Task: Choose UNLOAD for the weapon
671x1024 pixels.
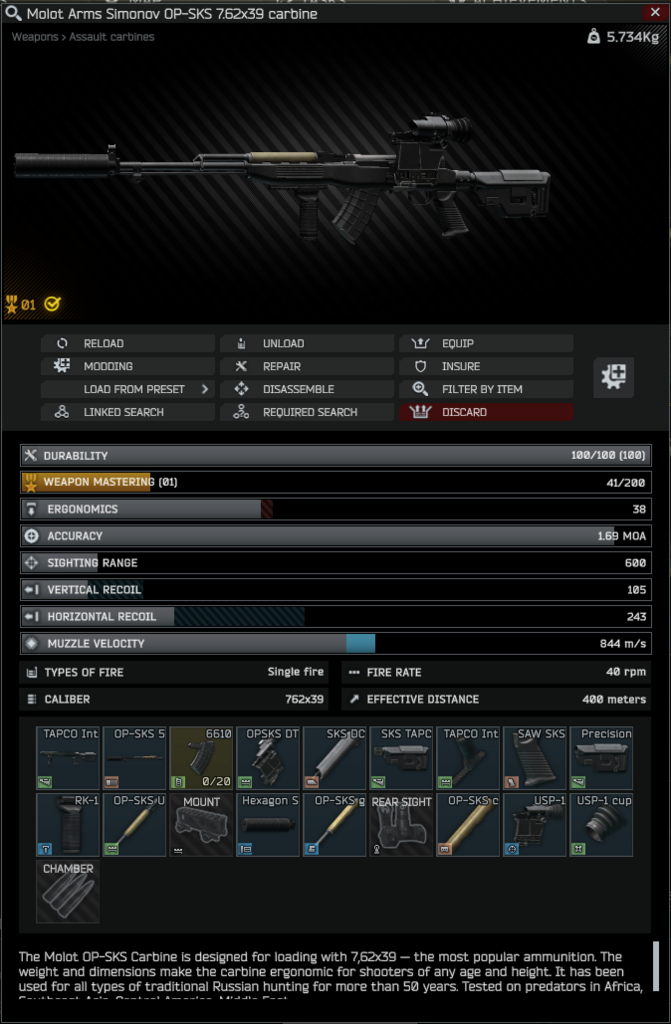Action: click(x=307, y=343)
